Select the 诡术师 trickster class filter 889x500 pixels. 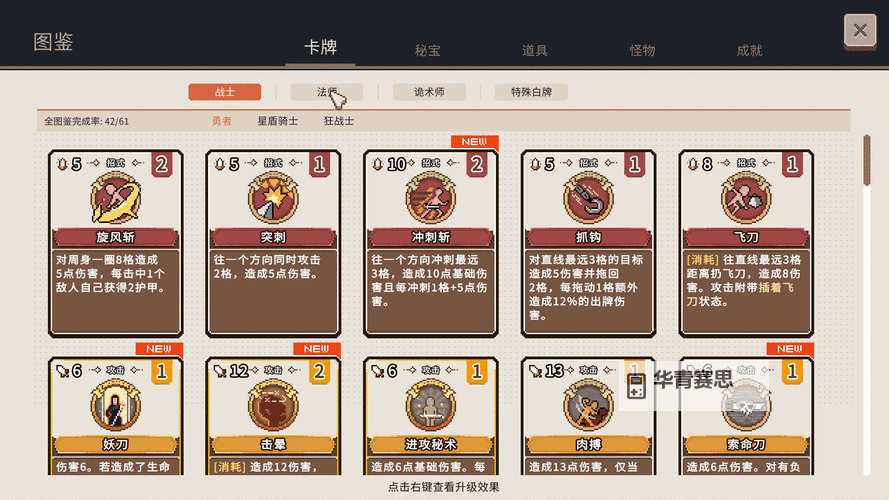(429, 92)
